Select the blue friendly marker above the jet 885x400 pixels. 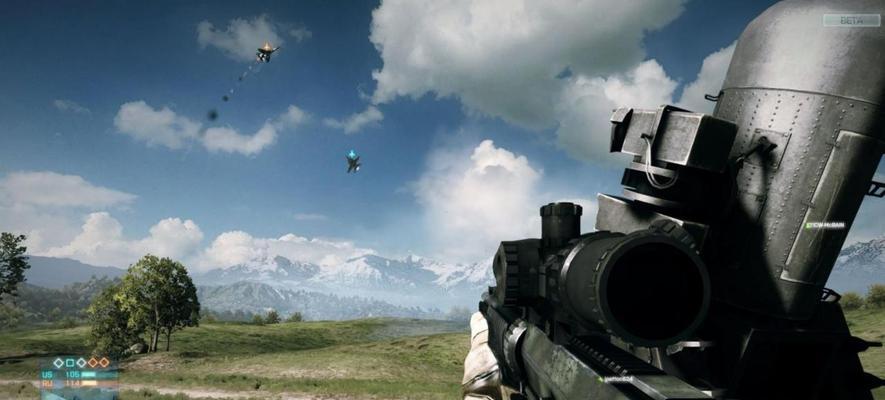[x=352, y=154]
